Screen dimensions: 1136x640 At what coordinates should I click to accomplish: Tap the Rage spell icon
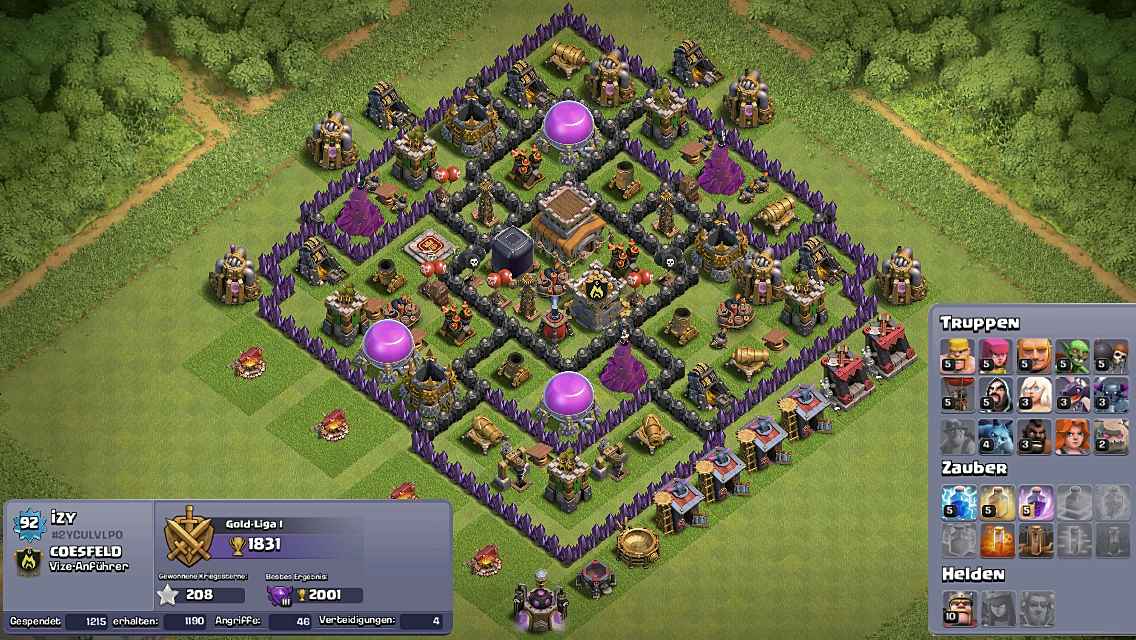coord(1034,502)
